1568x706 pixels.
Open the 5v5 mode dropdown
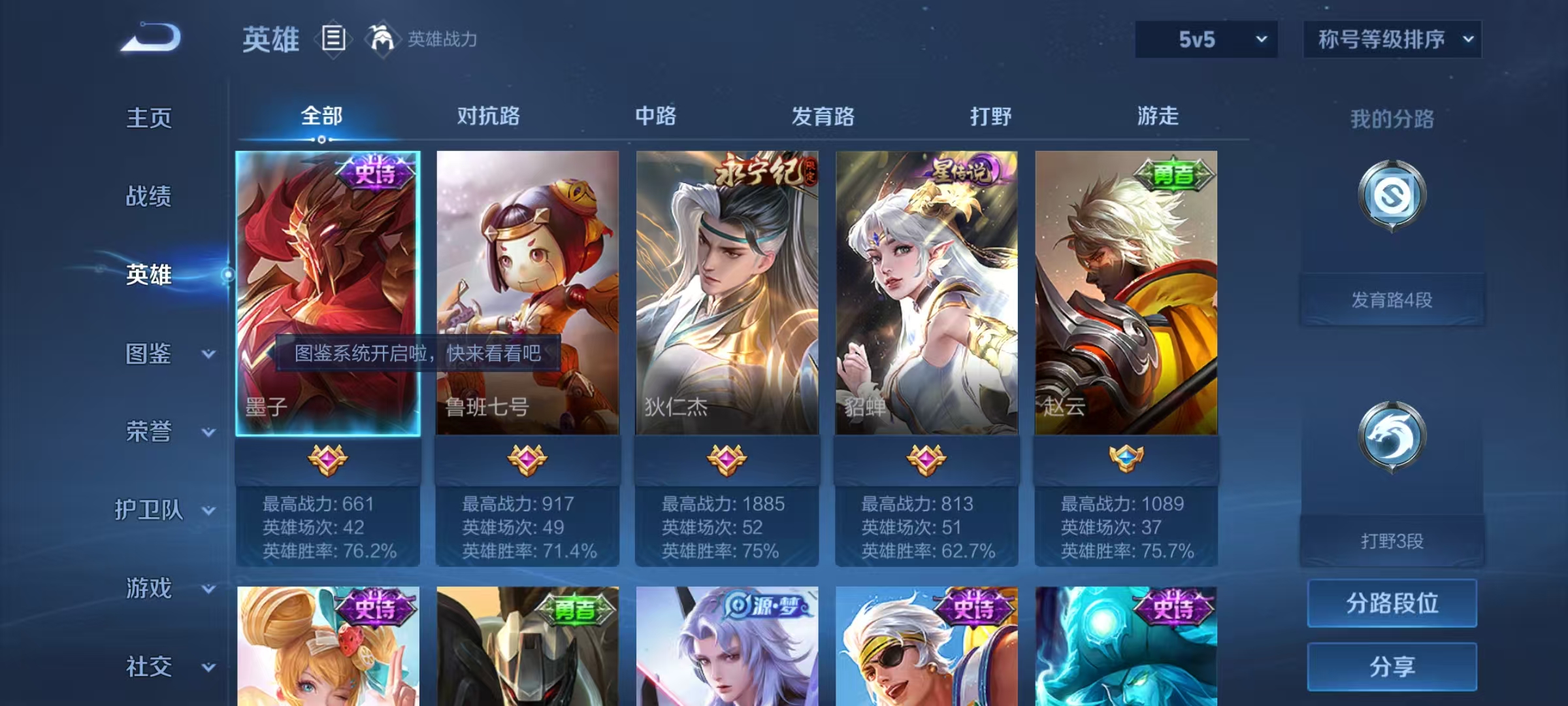(x=1205, y=39)
